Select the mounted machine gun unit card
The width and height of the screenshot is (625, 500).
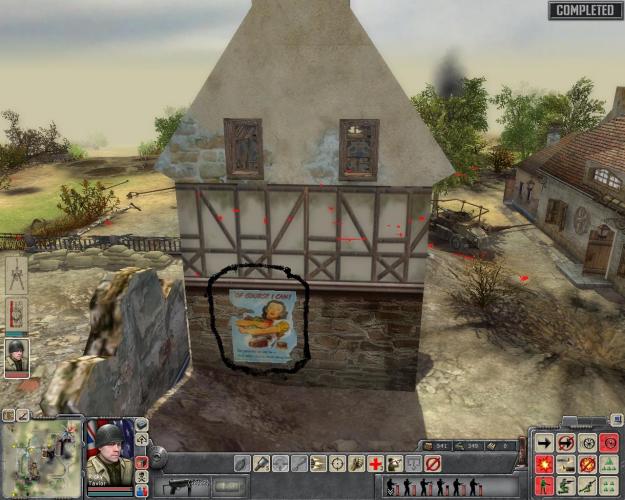point(17,274)
